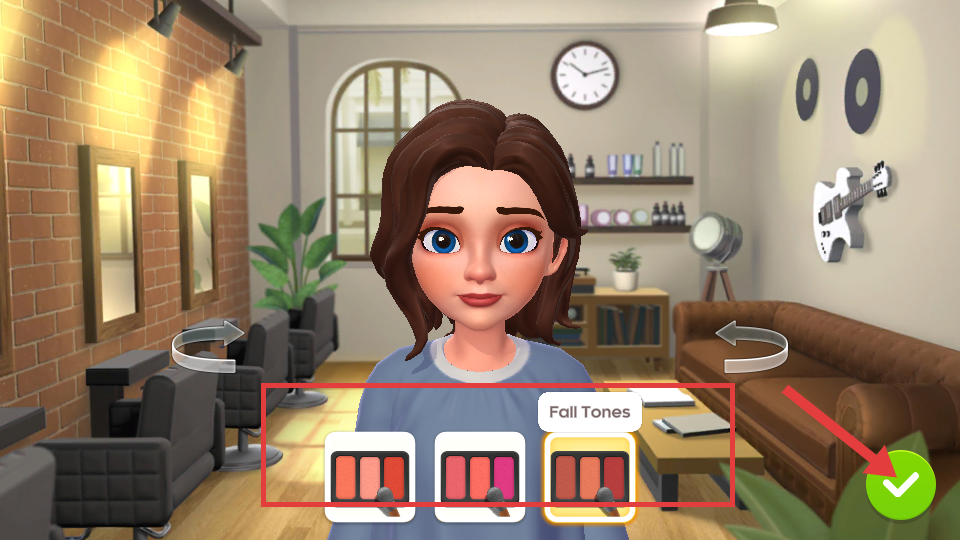Rotate character with the left curved arrow
The height and width of the screenshot is (540, 960).
208,345
